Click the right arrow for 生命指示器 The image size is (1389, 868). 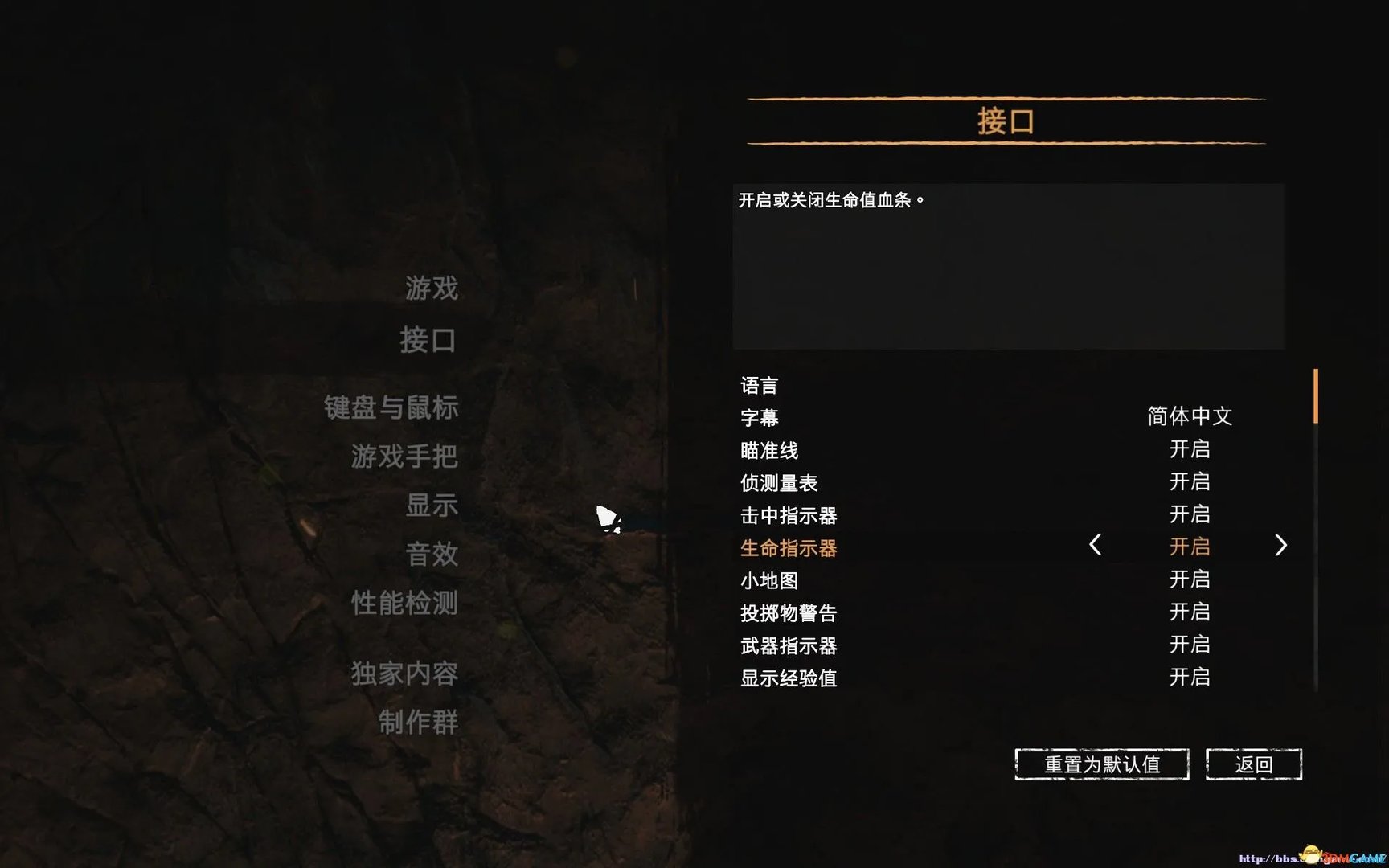point(1280,546)
